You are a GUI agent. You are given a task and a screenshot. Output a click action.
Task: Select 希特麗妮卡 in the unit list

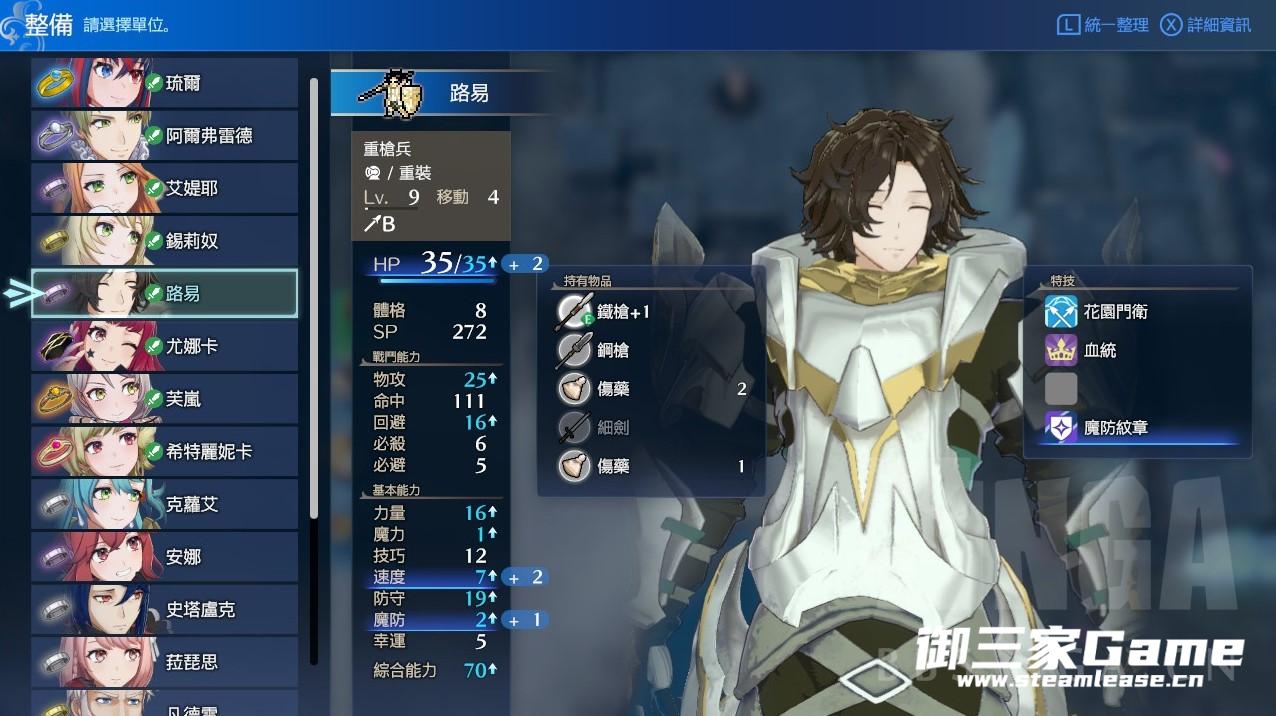click(x=165, y=451)
